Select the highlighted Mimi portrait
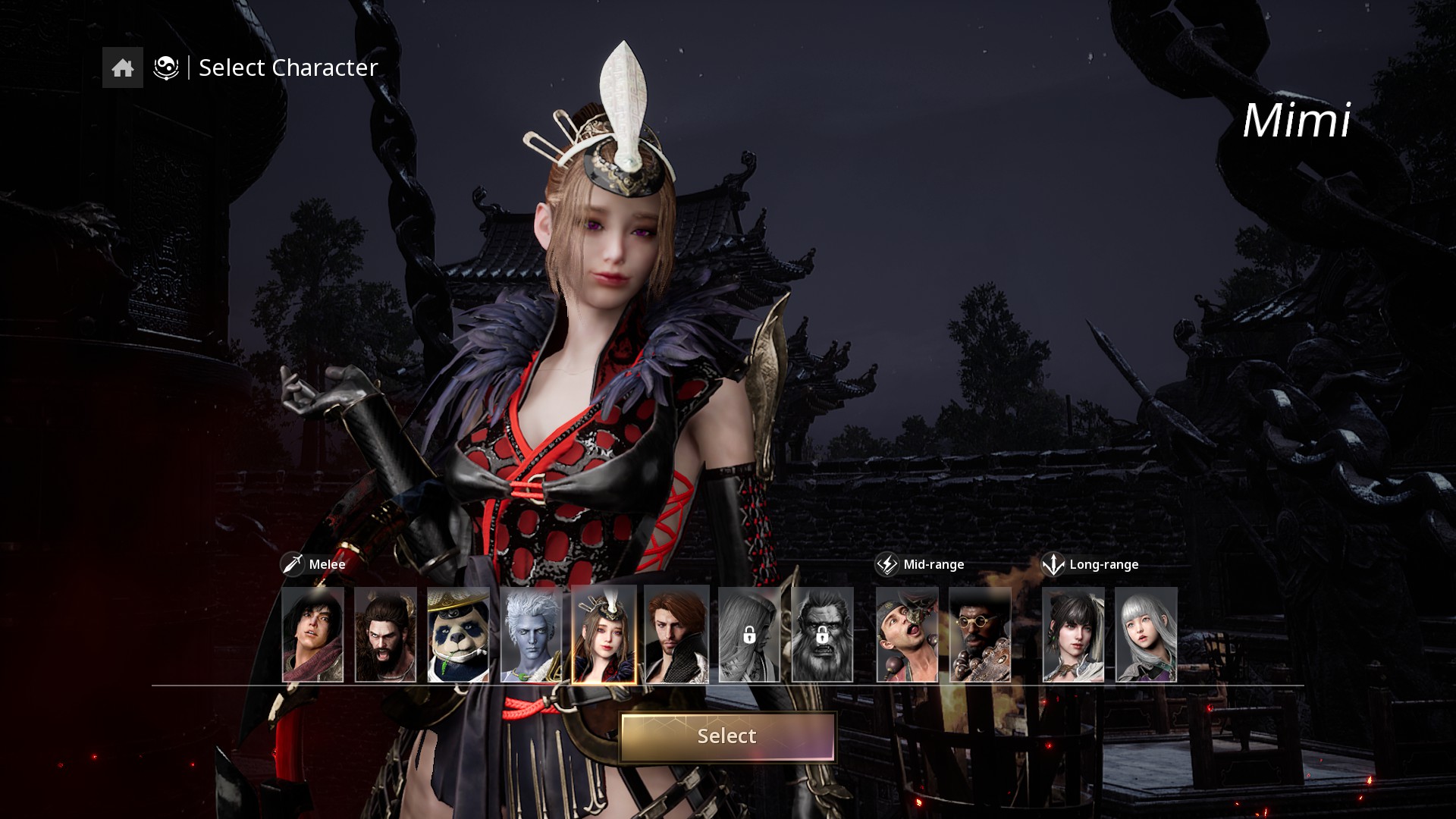This screenshot has height=819, width=1456. pos(604,635)
